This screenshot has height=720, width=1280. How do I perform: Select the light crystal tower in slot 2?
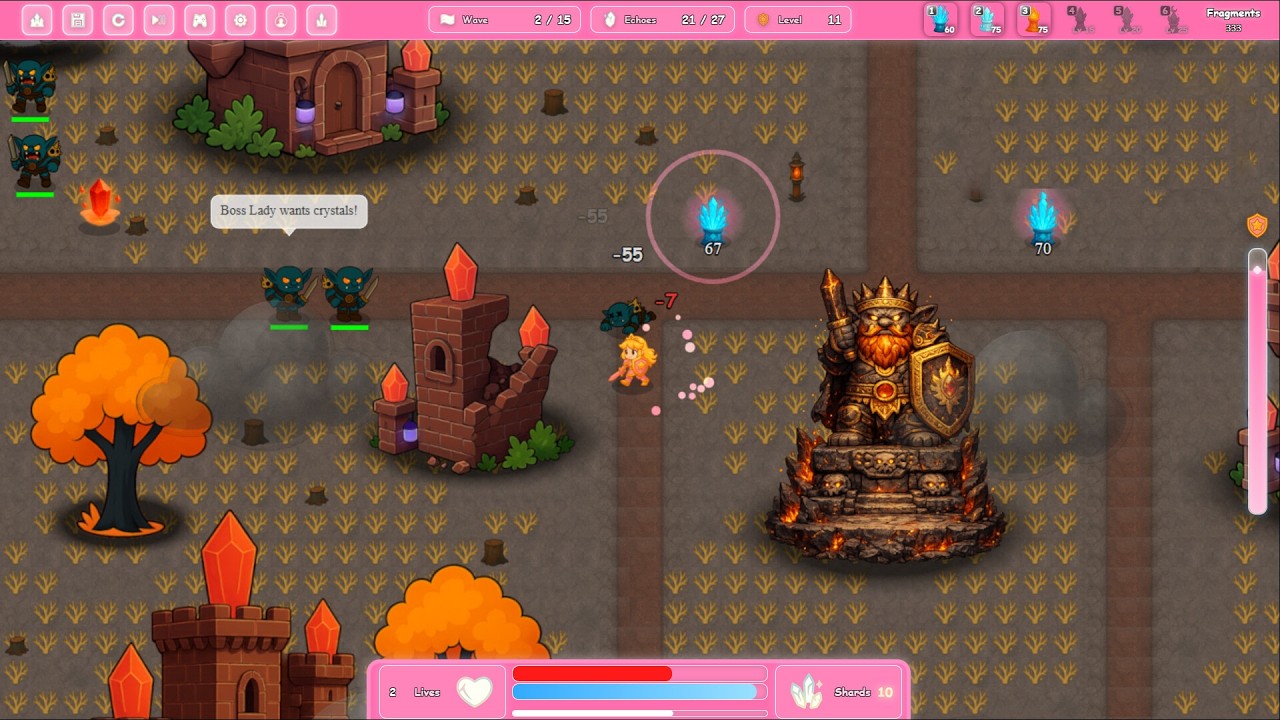click(x=987, y=20)
